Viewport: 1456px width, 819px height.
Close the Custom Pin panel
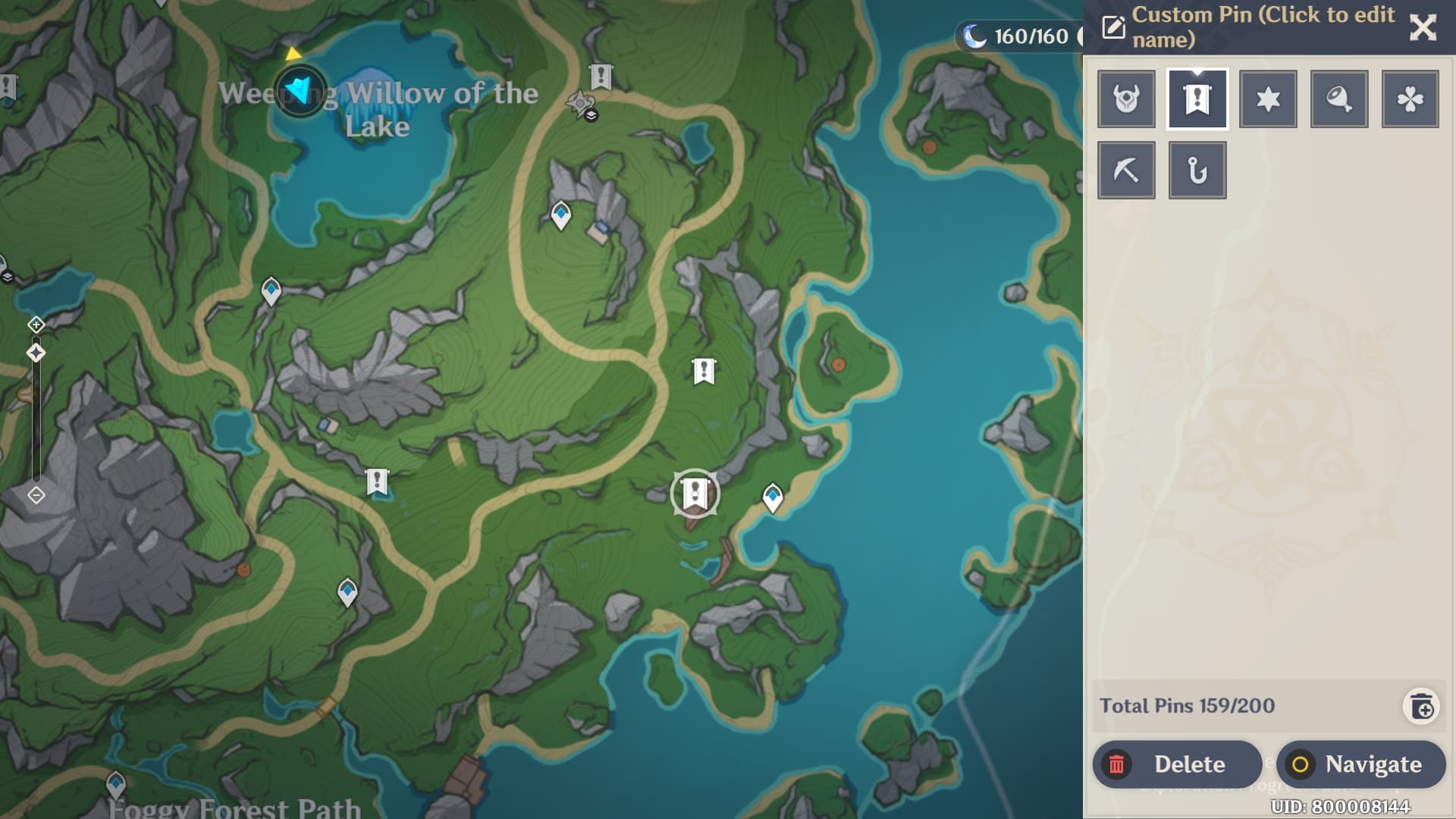[1423, 27]
